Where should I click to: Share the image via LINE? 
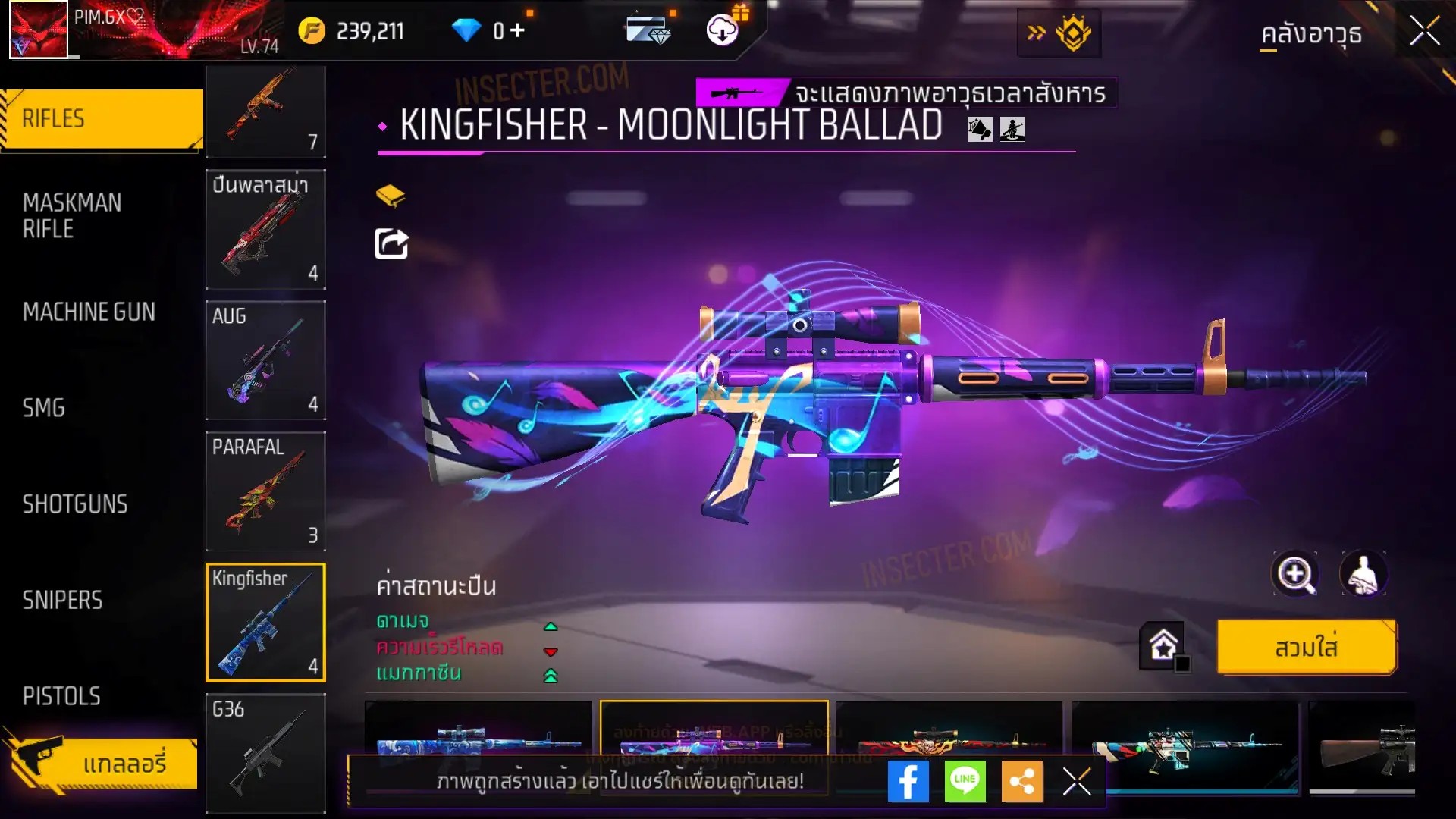coord(965,781)
